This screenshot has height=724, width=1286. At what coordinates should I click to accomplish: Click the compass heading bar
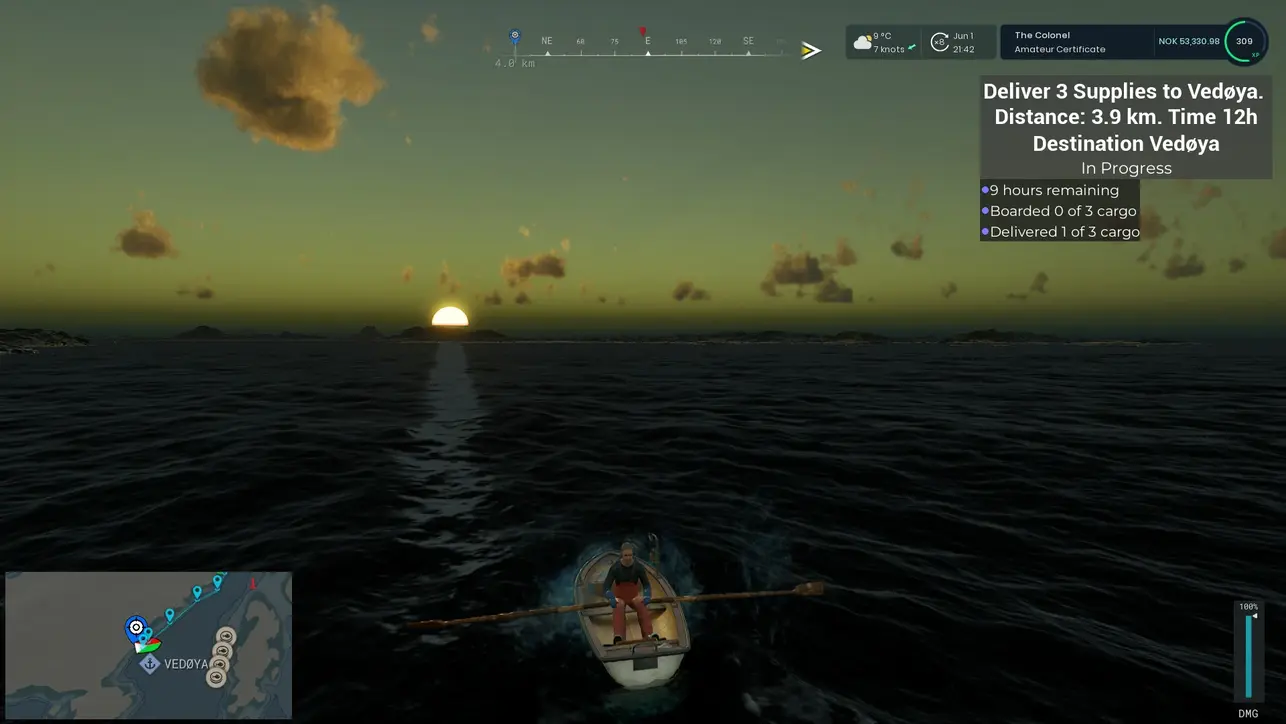point(648,48)
